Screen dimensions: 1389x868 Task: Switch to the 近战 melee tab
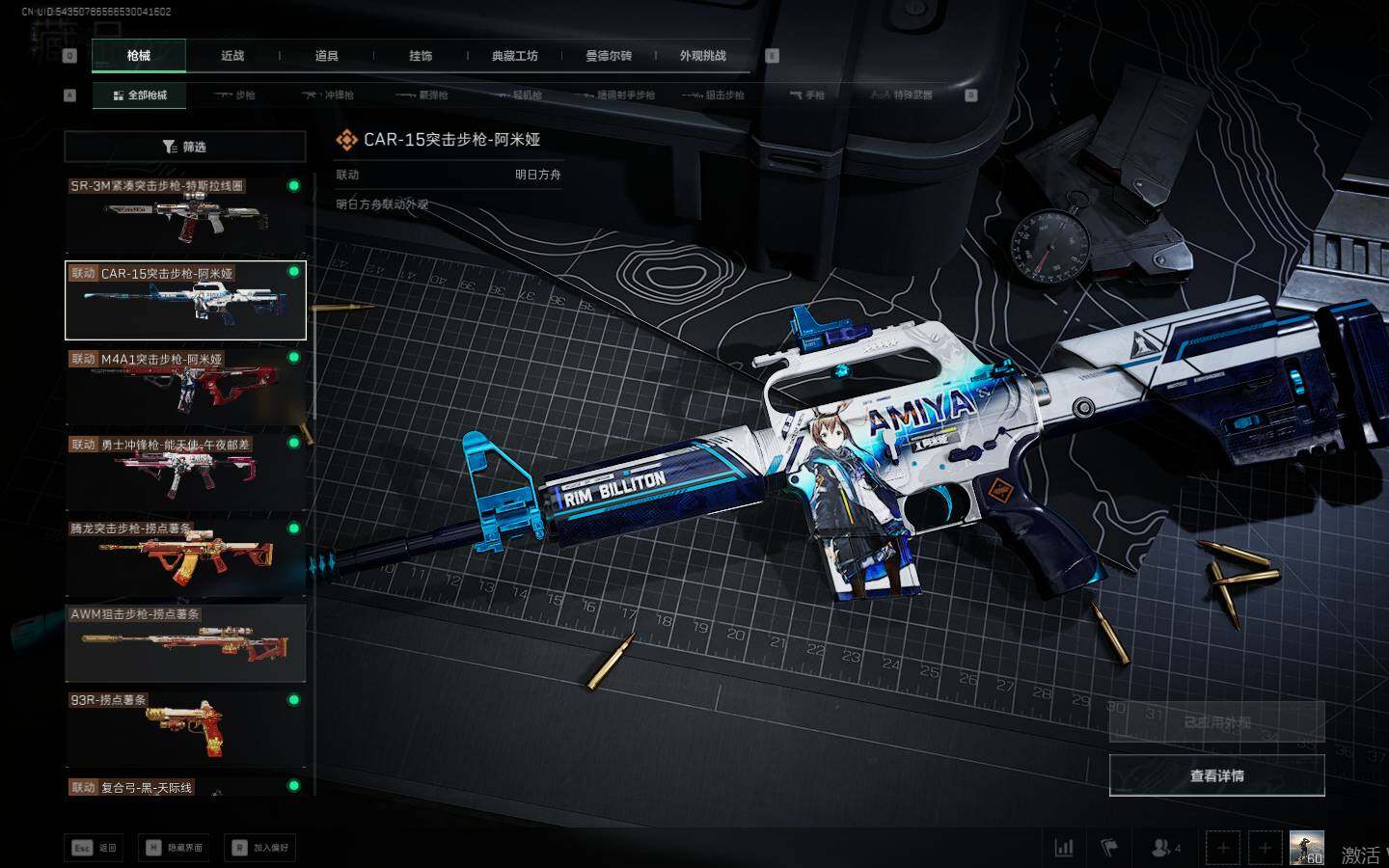click(x=232, y=56)
